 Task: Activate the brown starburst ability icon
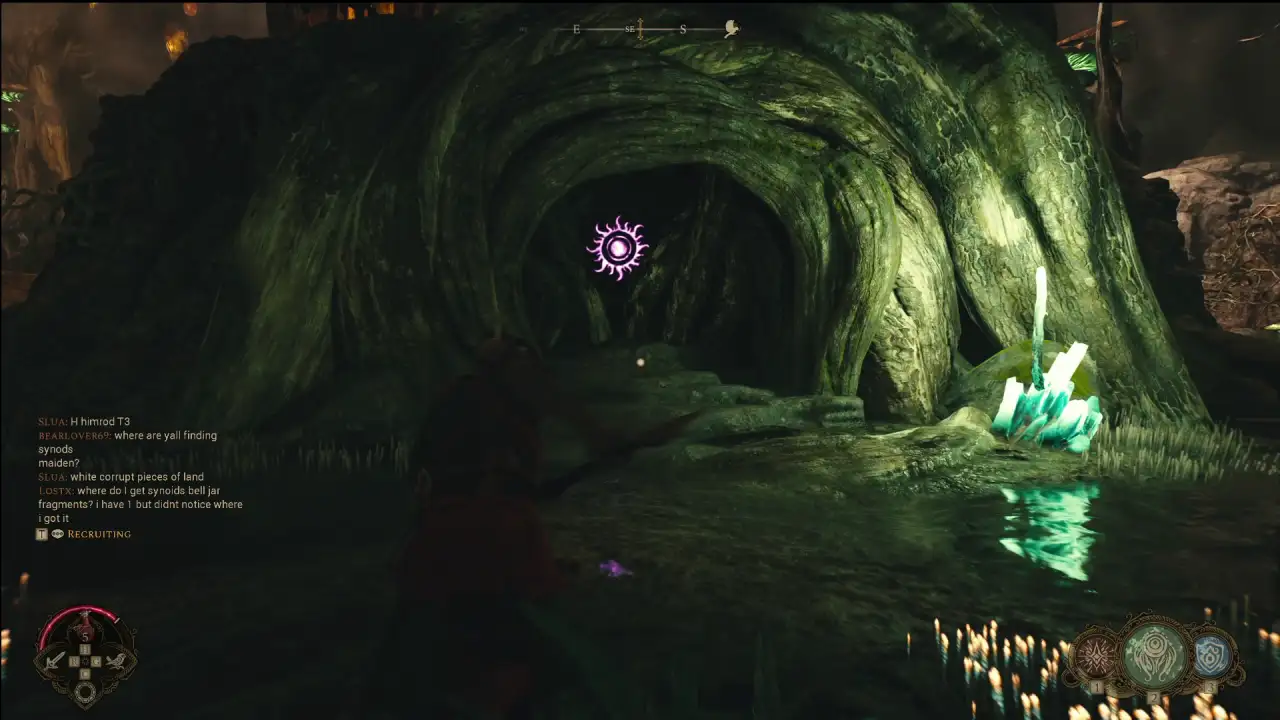(1096, 657)
